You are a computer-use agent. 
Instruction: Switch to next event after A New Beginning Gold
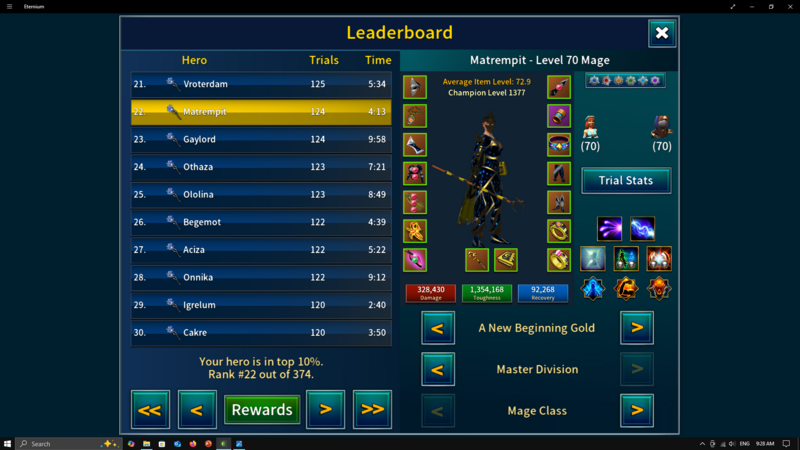click(x=637, y=327)
